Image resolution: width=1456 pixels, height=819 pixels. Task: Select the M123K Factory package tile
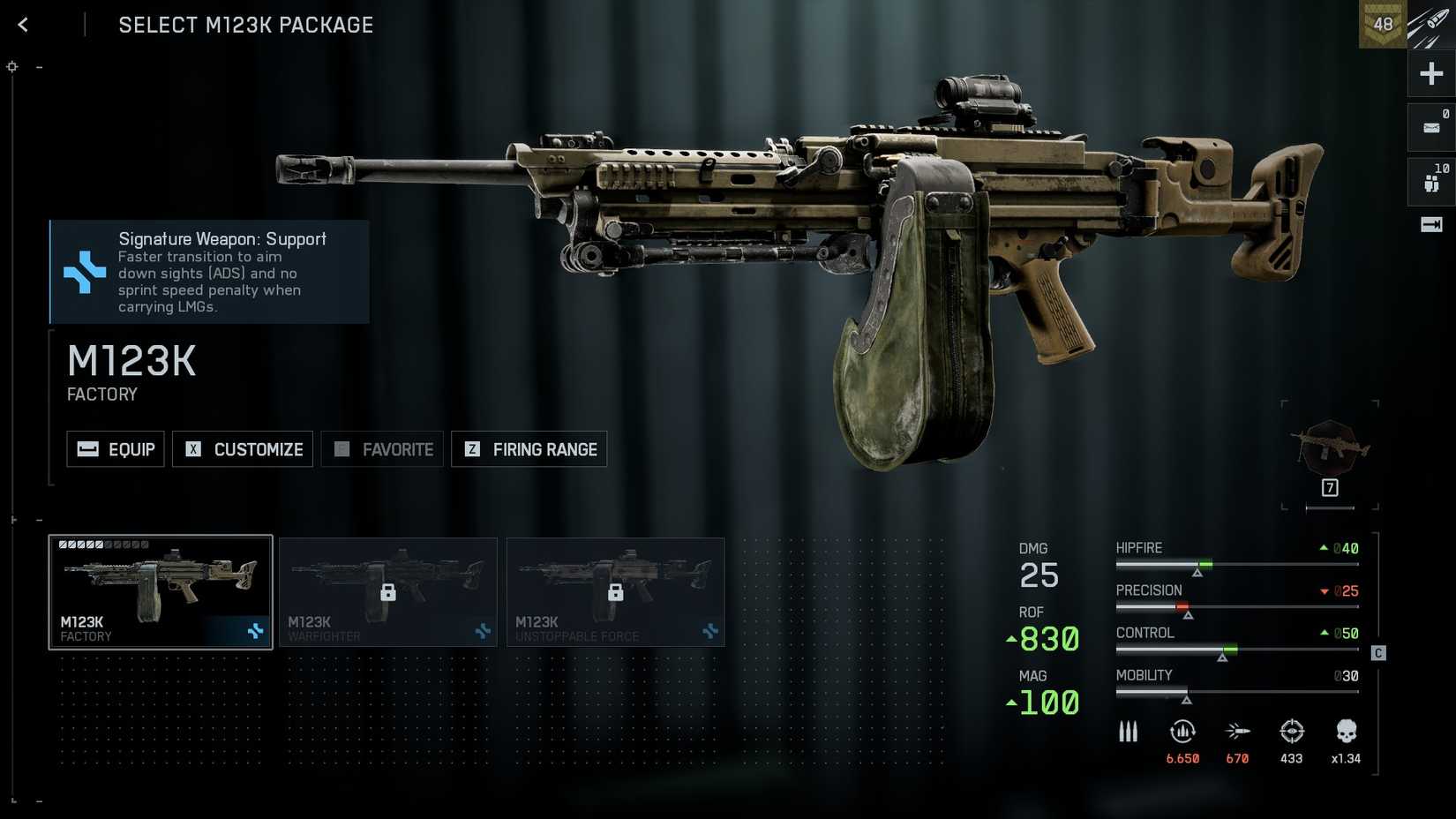coord(161,591)
